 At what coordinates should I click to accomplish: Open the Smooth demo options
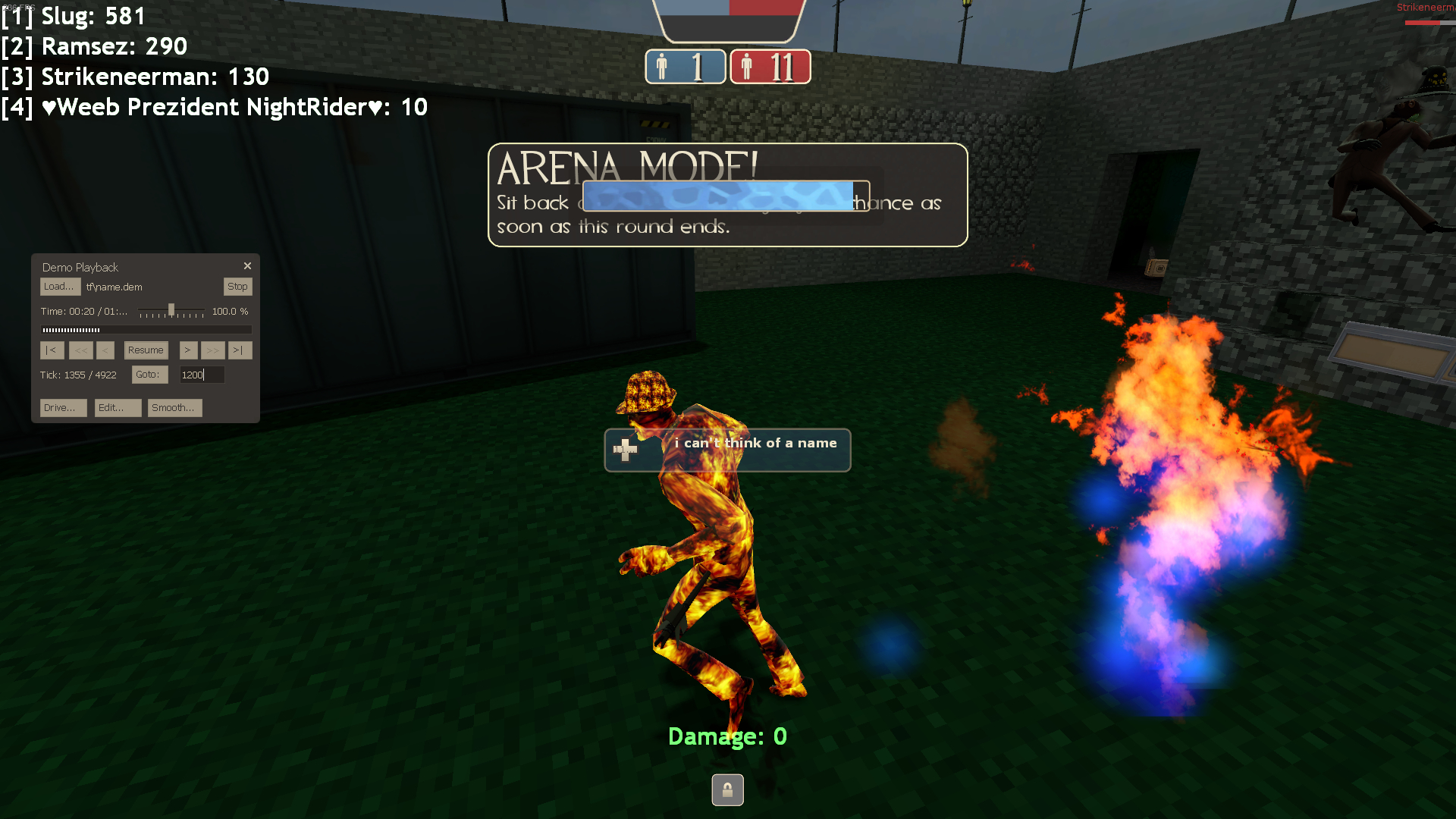click(x=174, y=408)
